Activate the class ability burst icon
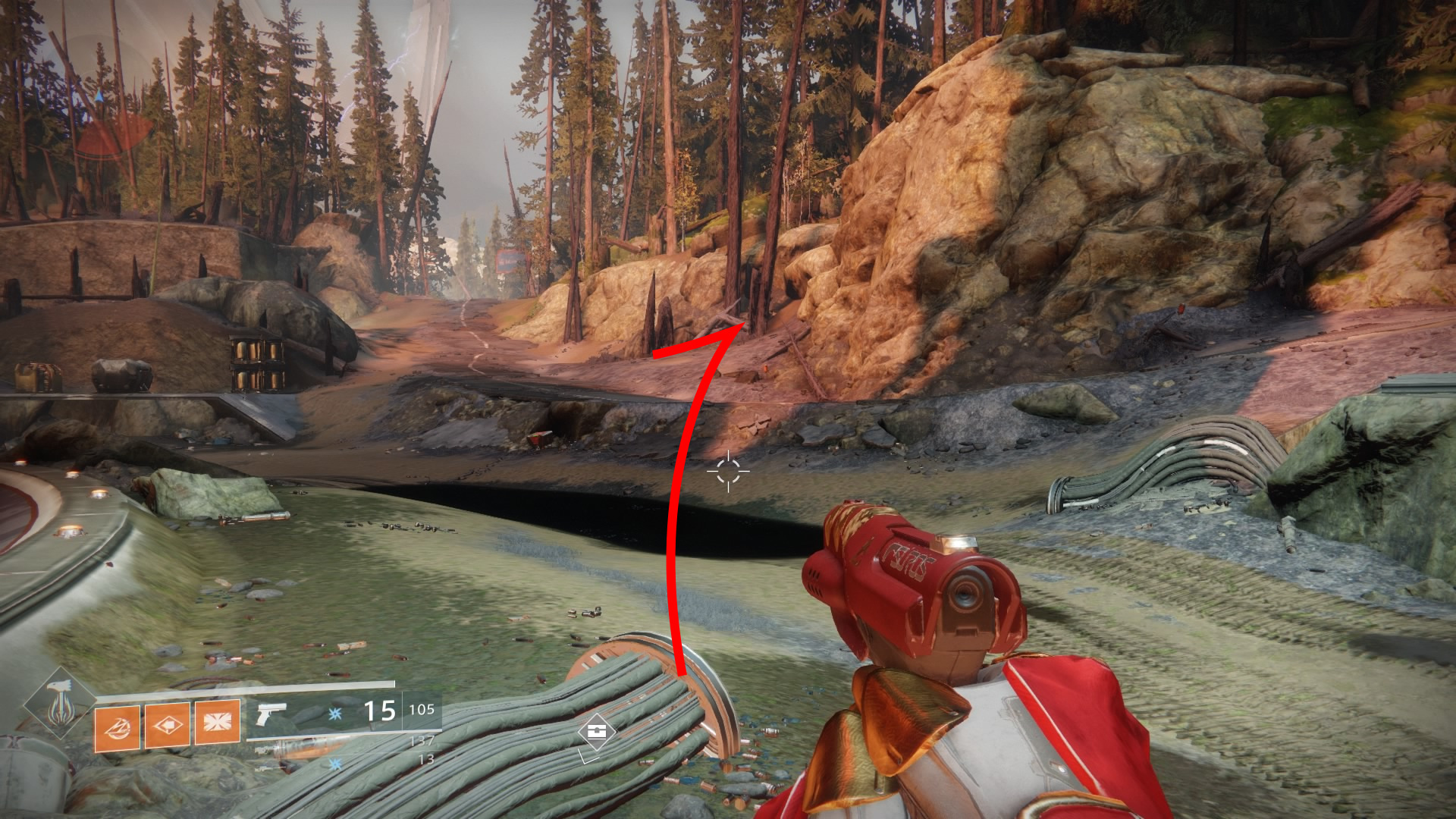The image size is (1456, 819). point(218,721)
